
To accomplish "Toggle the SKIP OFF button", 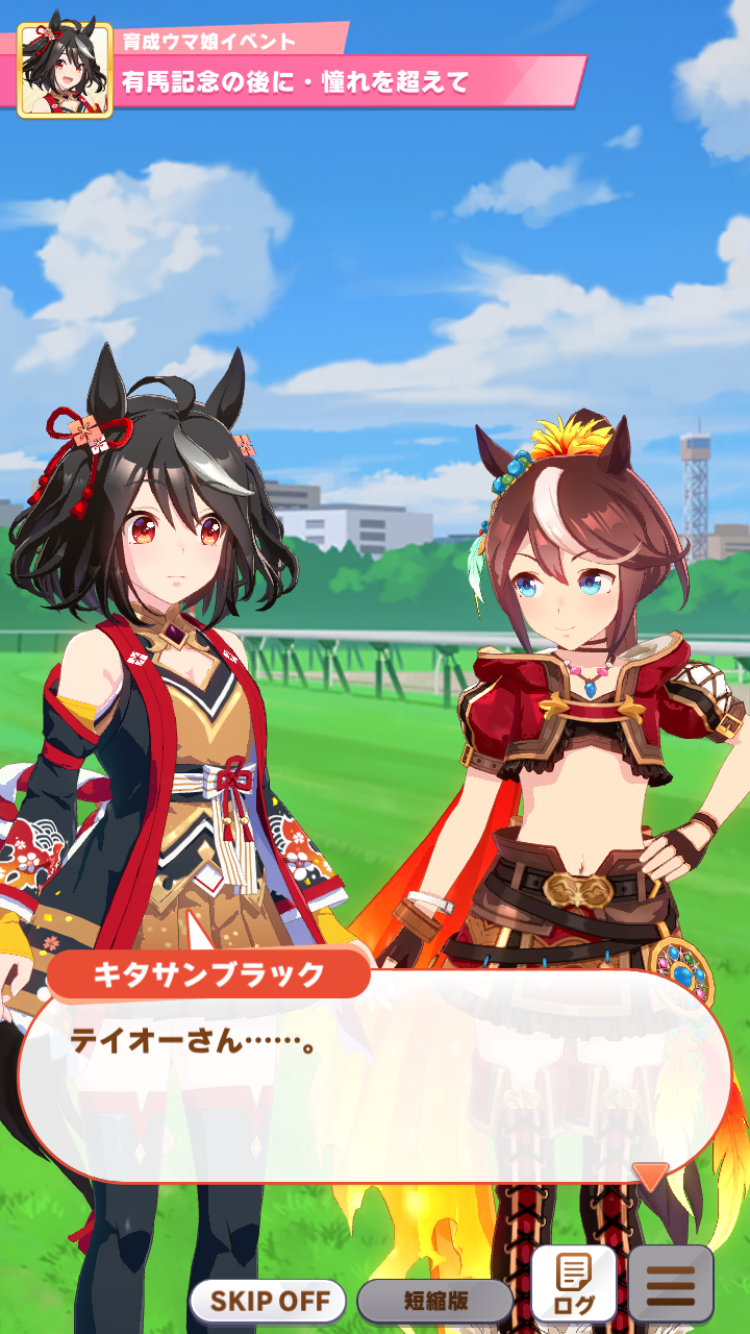I will [267, 1301].
